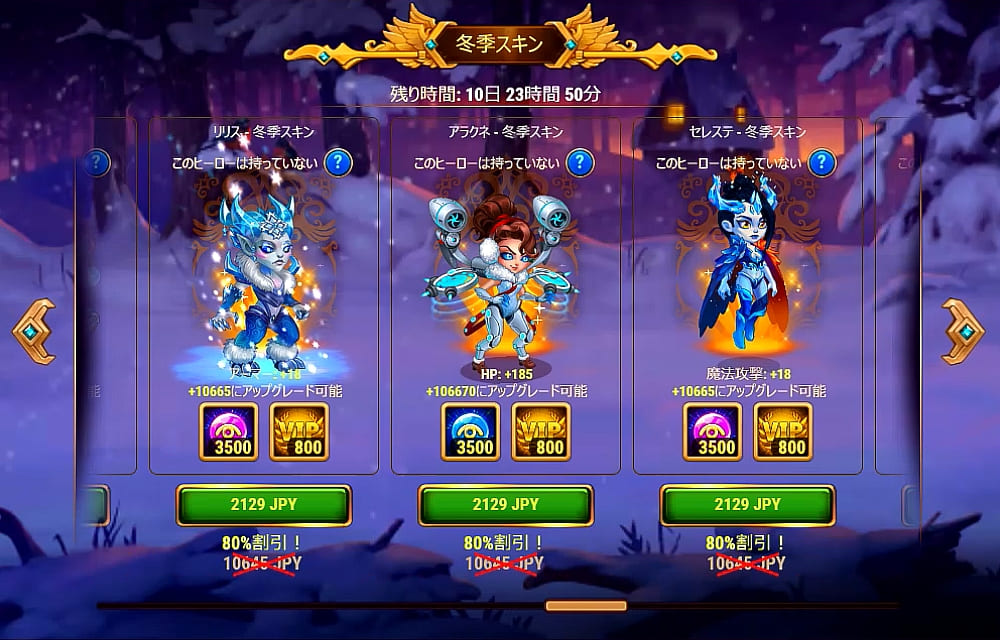The image size is (1000, 640).
Task: Inspect Celeste's 3500 skin stone reward
Action: click(712, 432)
